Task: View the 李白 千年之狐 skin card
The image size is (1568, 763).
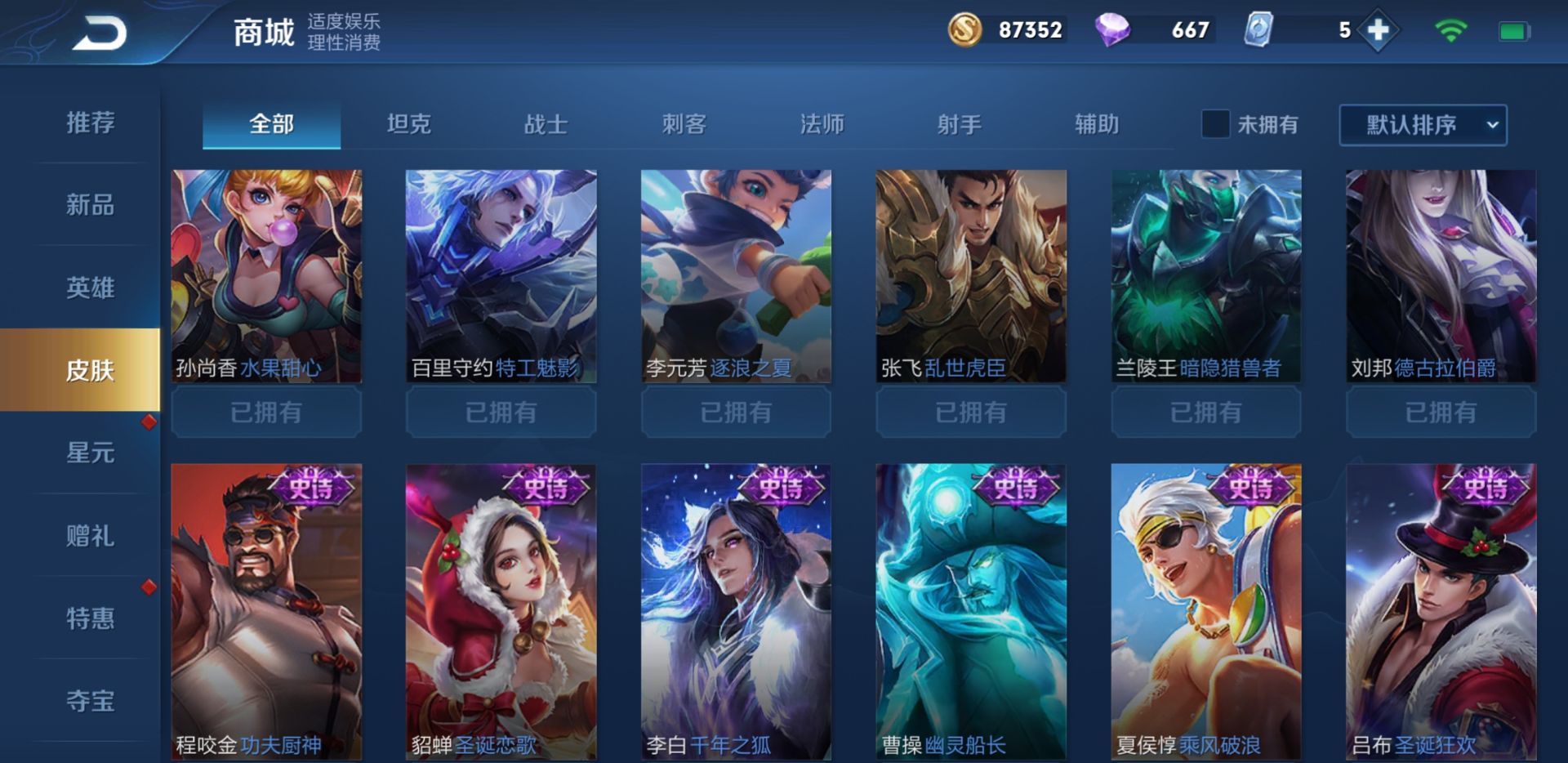Action: 736,611
